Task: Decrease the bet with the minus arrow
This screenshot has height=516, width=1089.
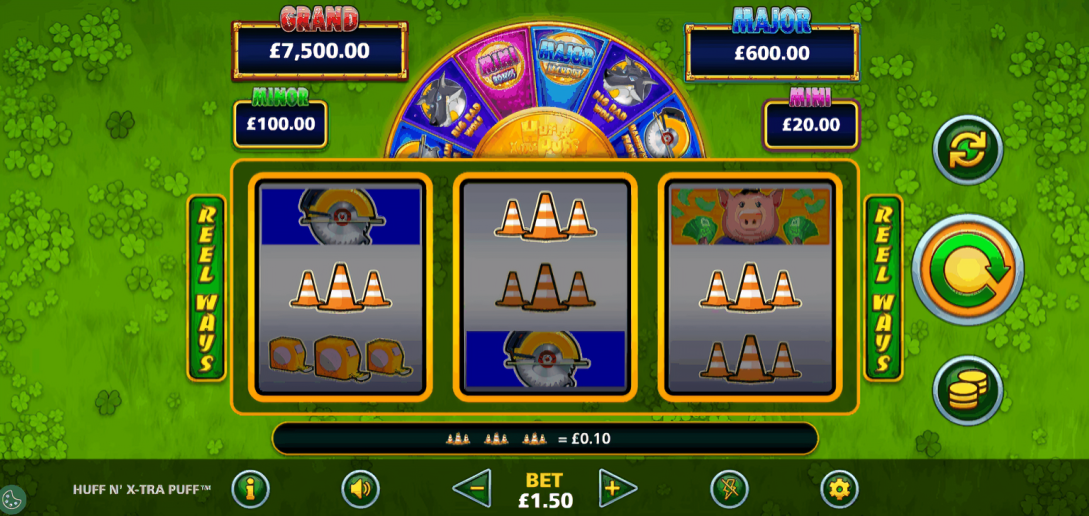Action: click(x=472, y=489)
